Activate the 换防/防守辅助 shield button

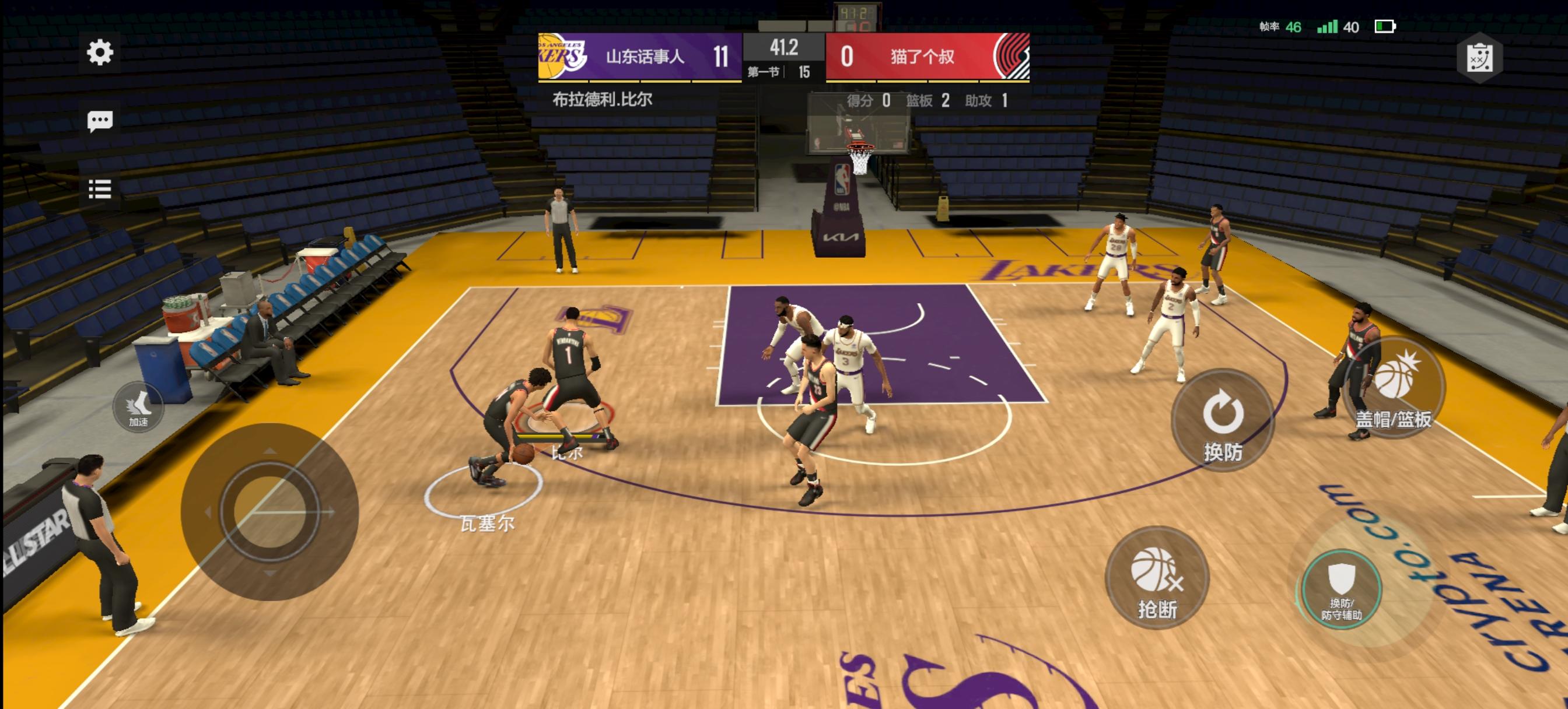coord(1342,588)
